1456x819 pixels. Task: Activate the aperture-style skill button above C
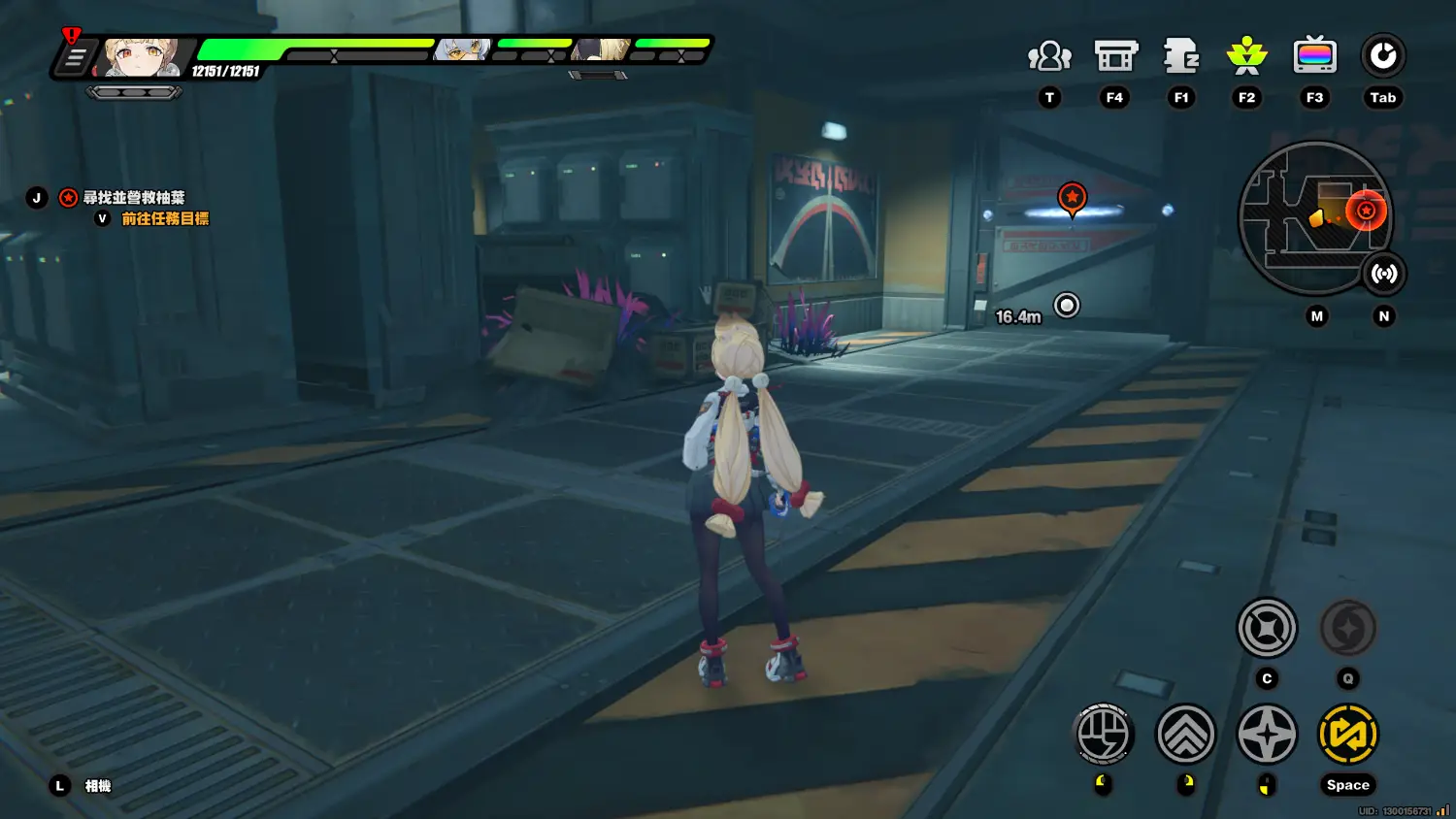(1267, 628)
